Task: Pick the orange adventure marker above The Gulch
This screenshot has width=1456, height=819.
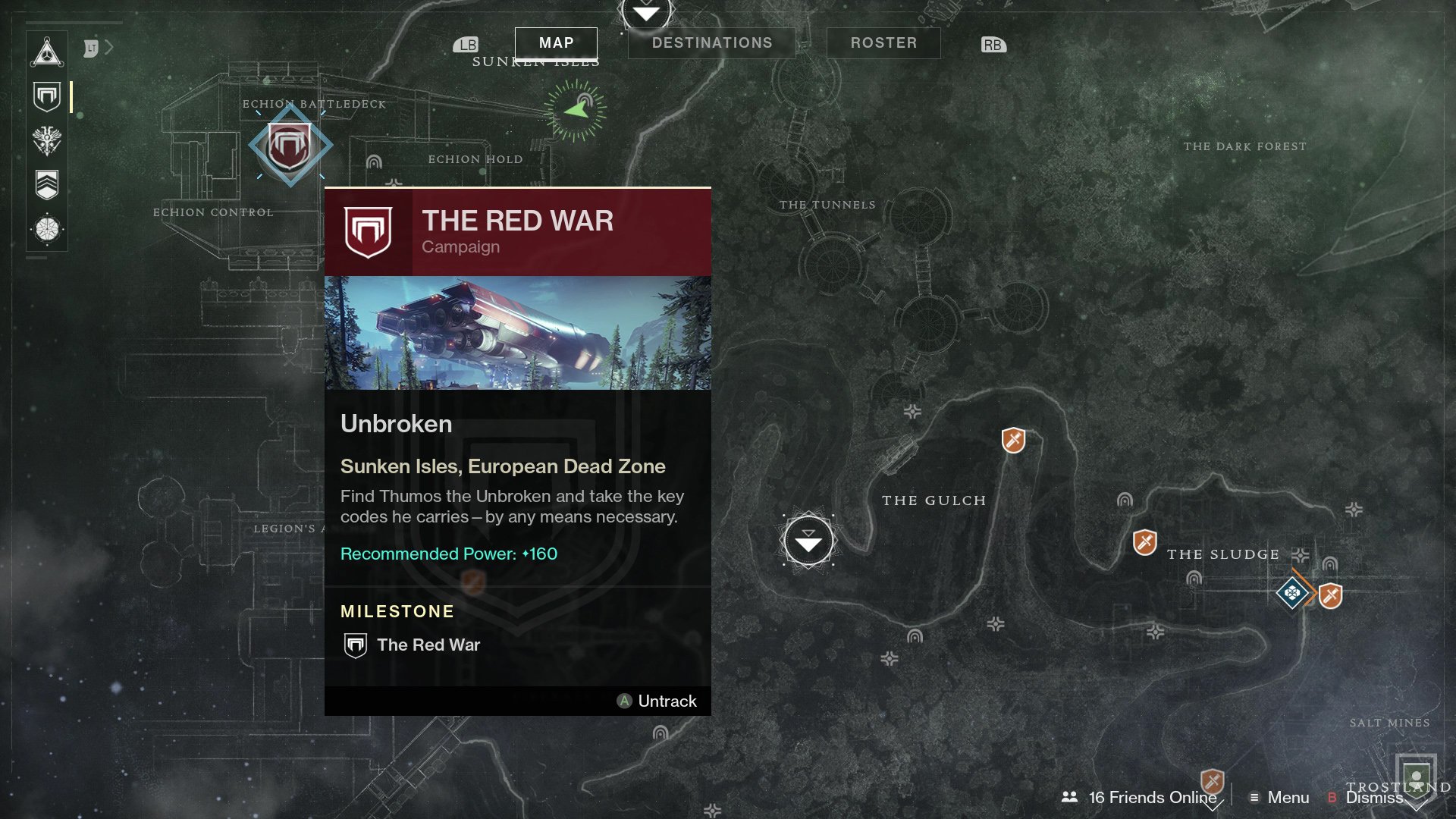Action: [1013, 440]
